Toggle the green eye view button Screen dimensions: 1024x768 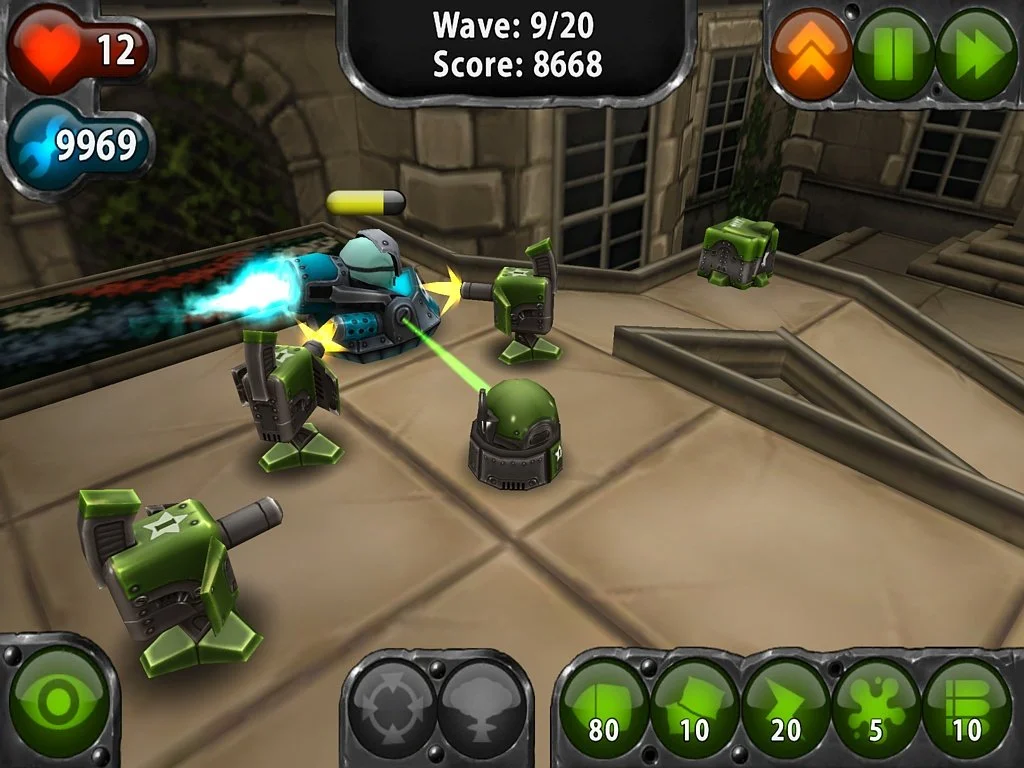(59, 702)
